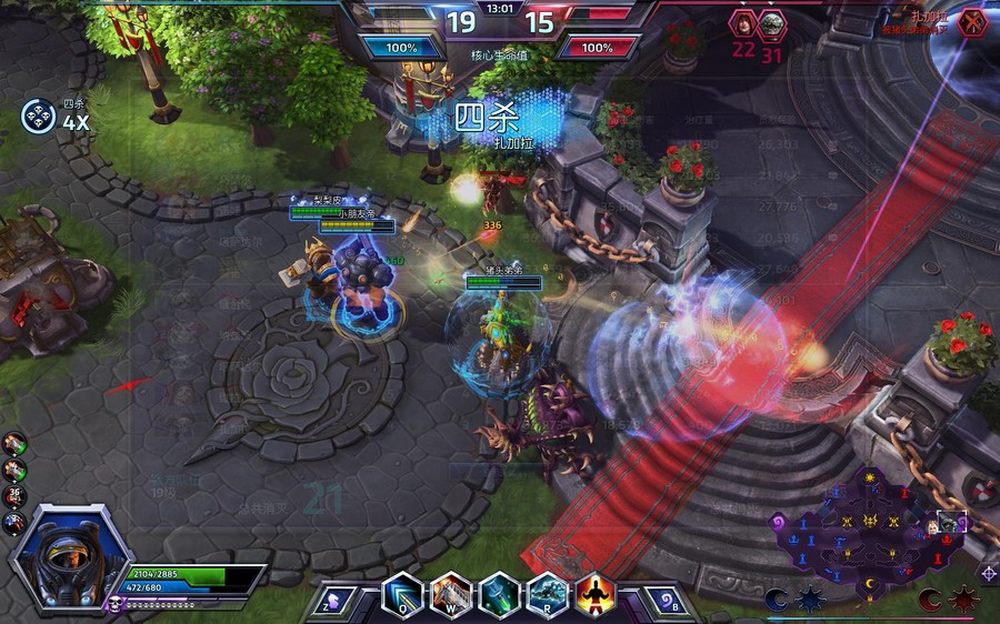1000x624 pixels.
Task: Activate the Q blue chevron ability
Action: coord(403,596)
